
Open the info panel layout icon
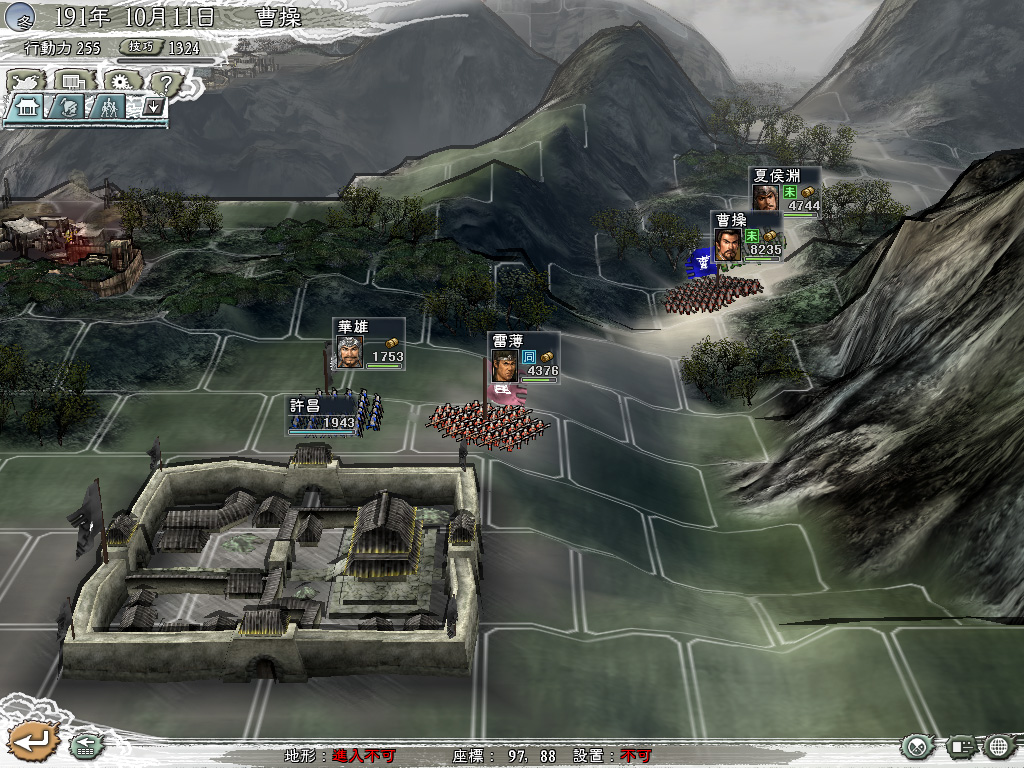[x=962, y=746]
